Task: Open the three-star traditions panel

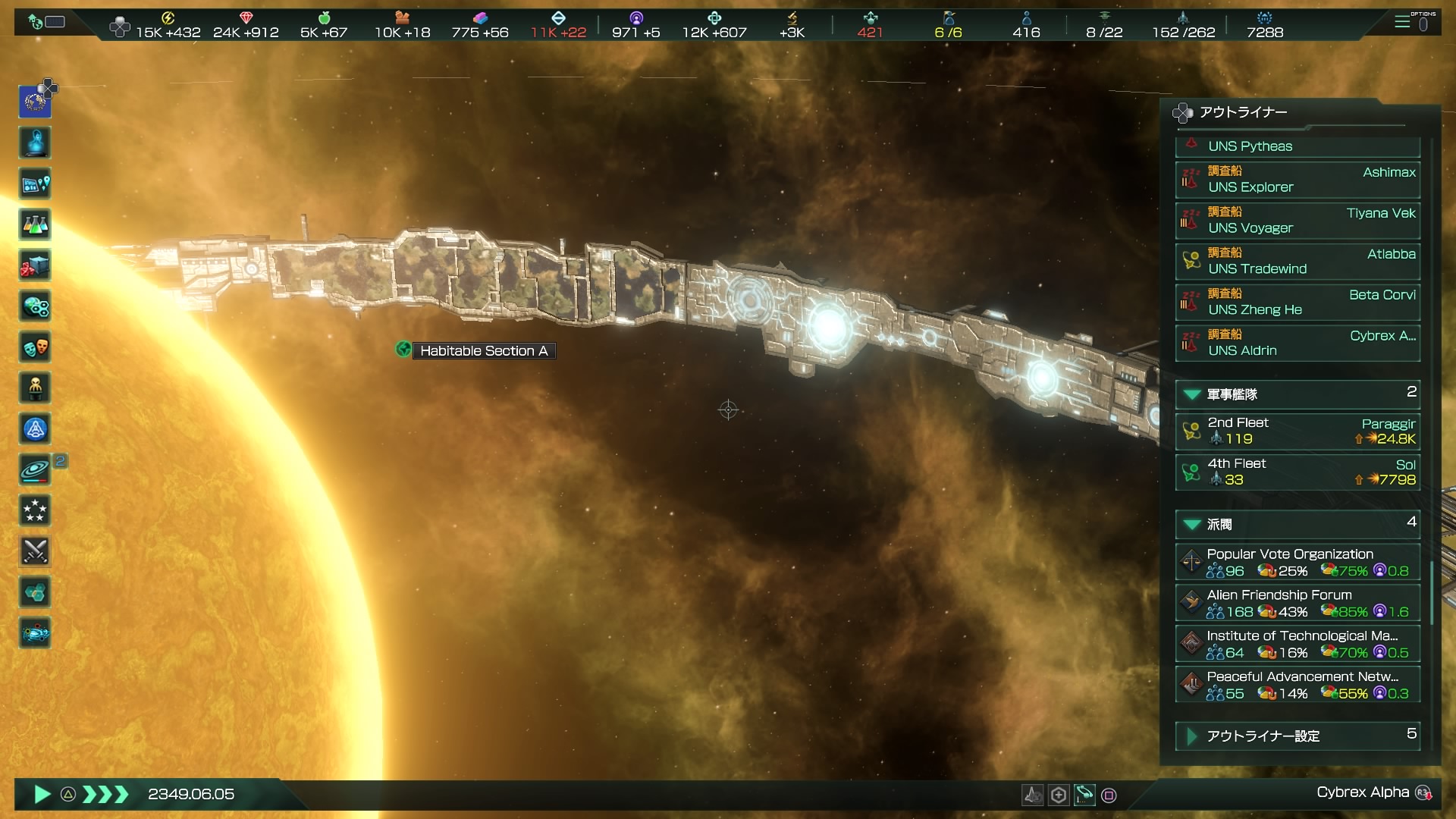Action: tap(35, 511)
